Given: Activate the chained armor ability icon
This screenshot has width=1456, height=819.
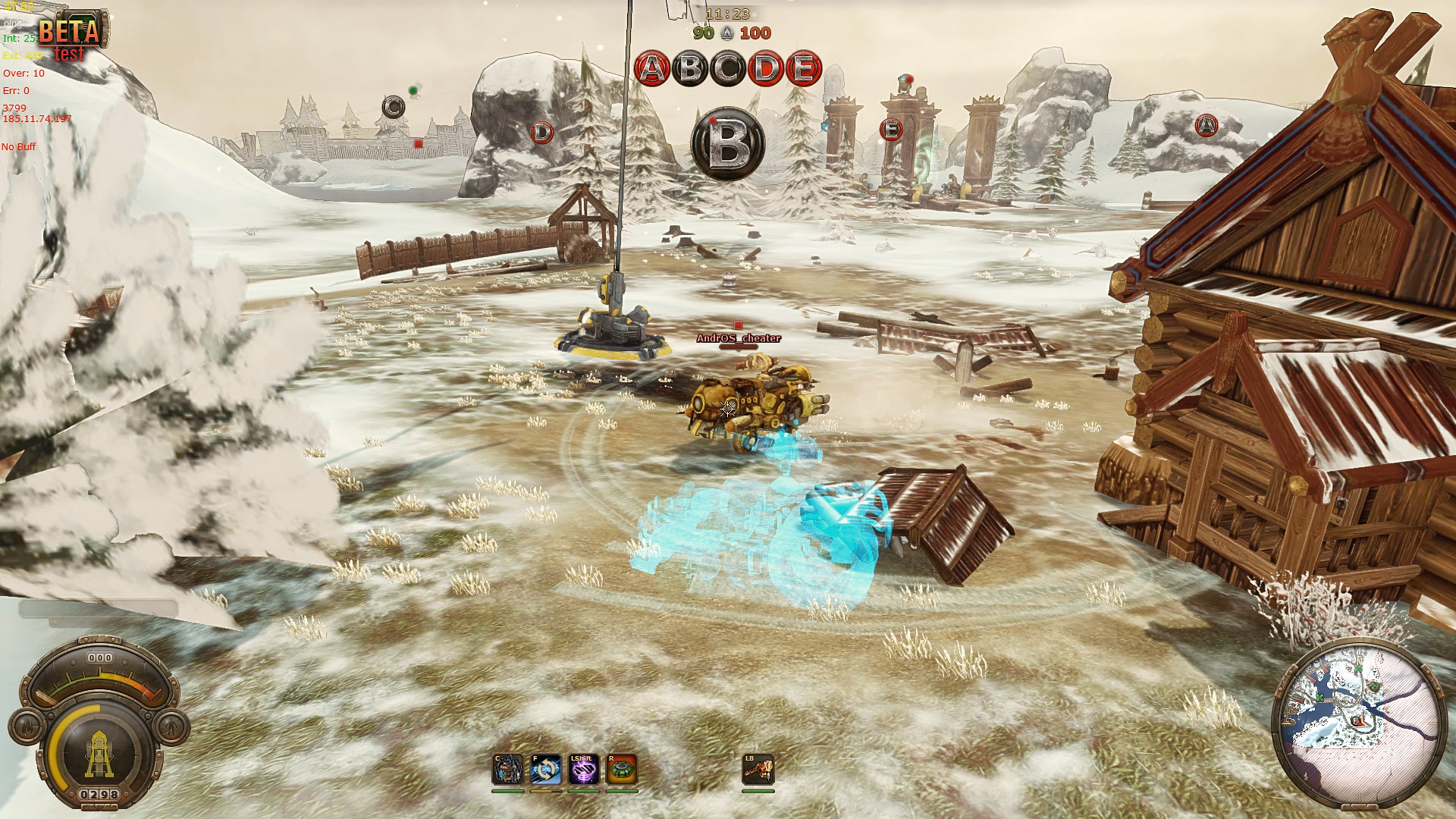Looking at the screenshot, I should (x=507, y=770).
